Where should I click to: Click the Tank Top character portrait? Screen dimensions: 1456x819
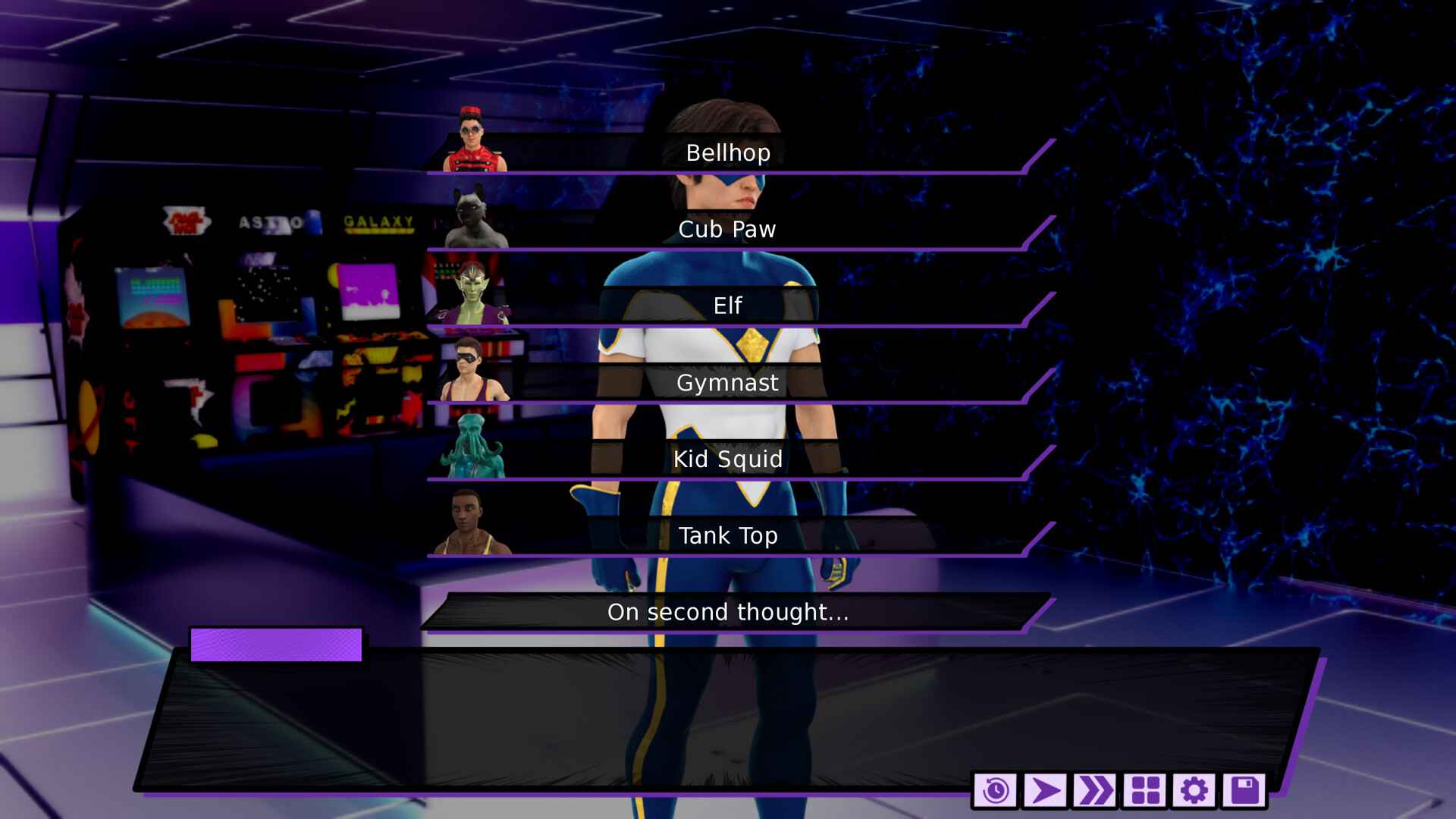tap(467, 525)
